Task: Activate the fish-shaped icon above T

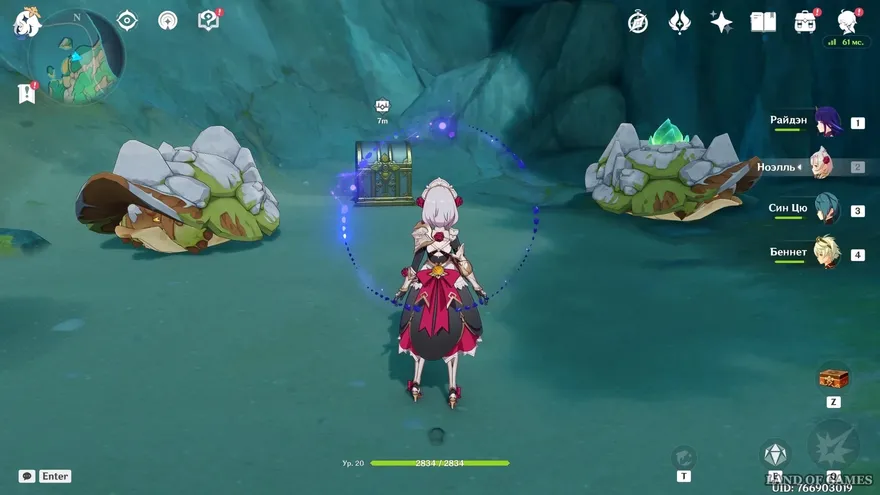Action: click(683, 456)
